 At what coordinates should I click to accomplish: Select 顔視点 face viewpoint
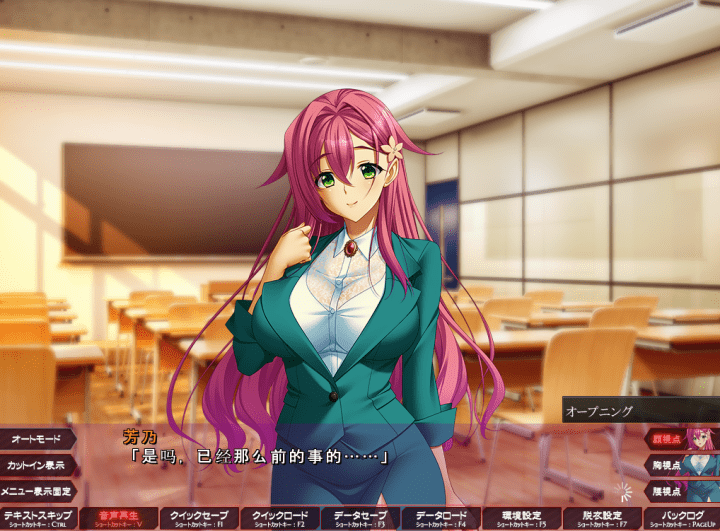pyautogui.click(x=664, y=437)
